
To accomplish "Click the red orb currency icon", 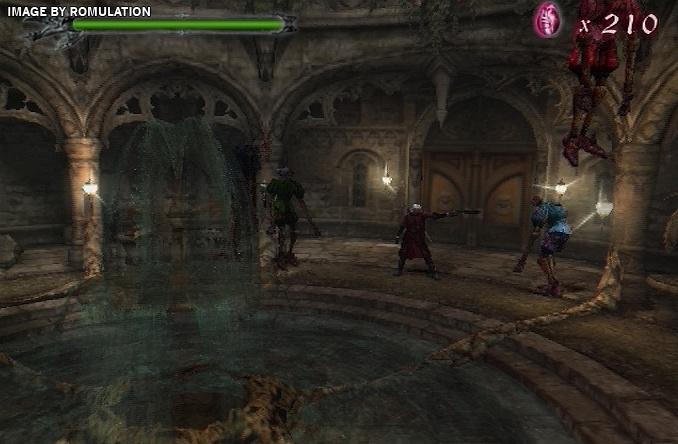I will [x=547, y=20].
